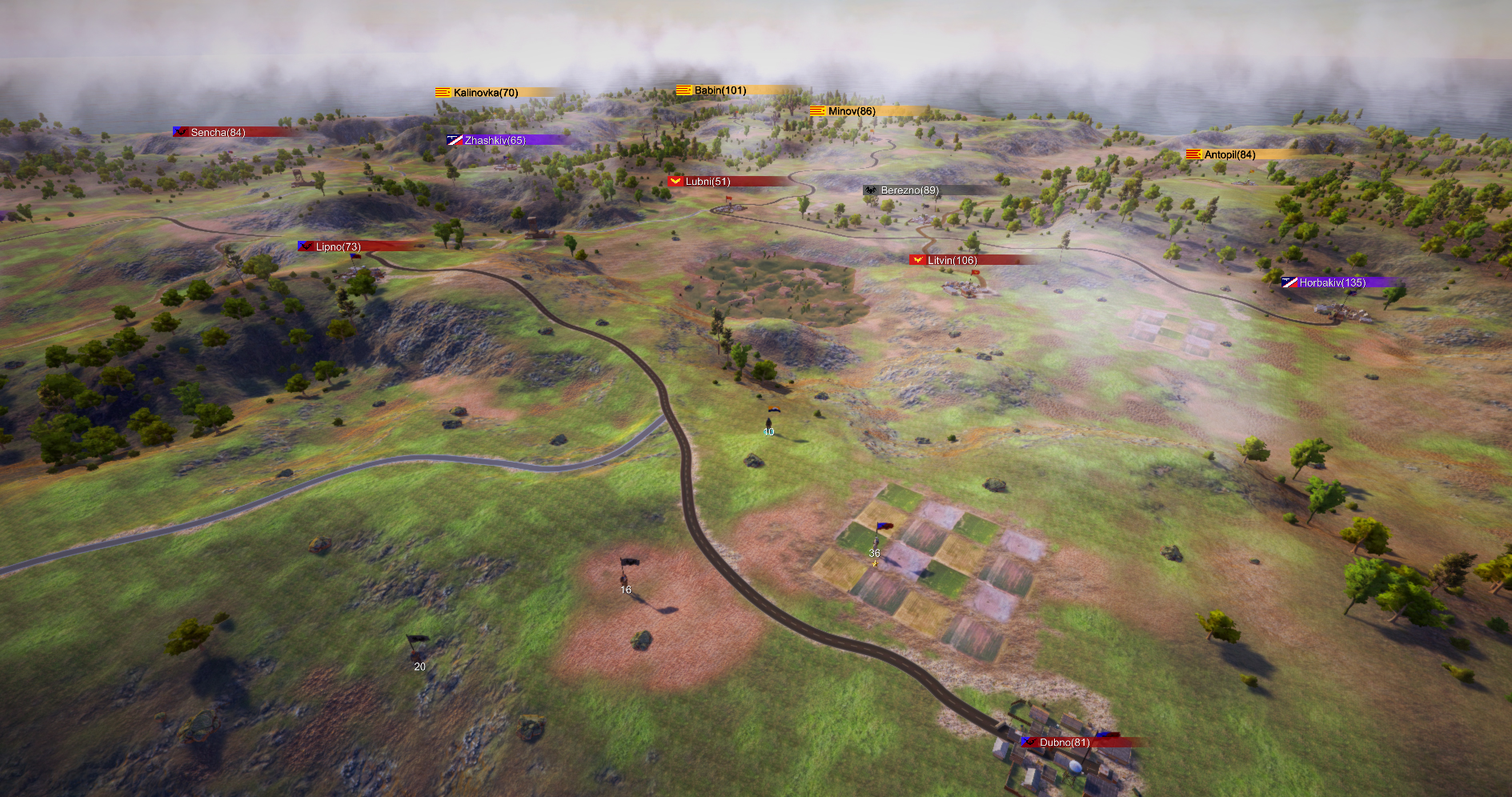Select the black-flag unit marked 16
Viewport: 1512px width, 797px height.
(626, 568)
